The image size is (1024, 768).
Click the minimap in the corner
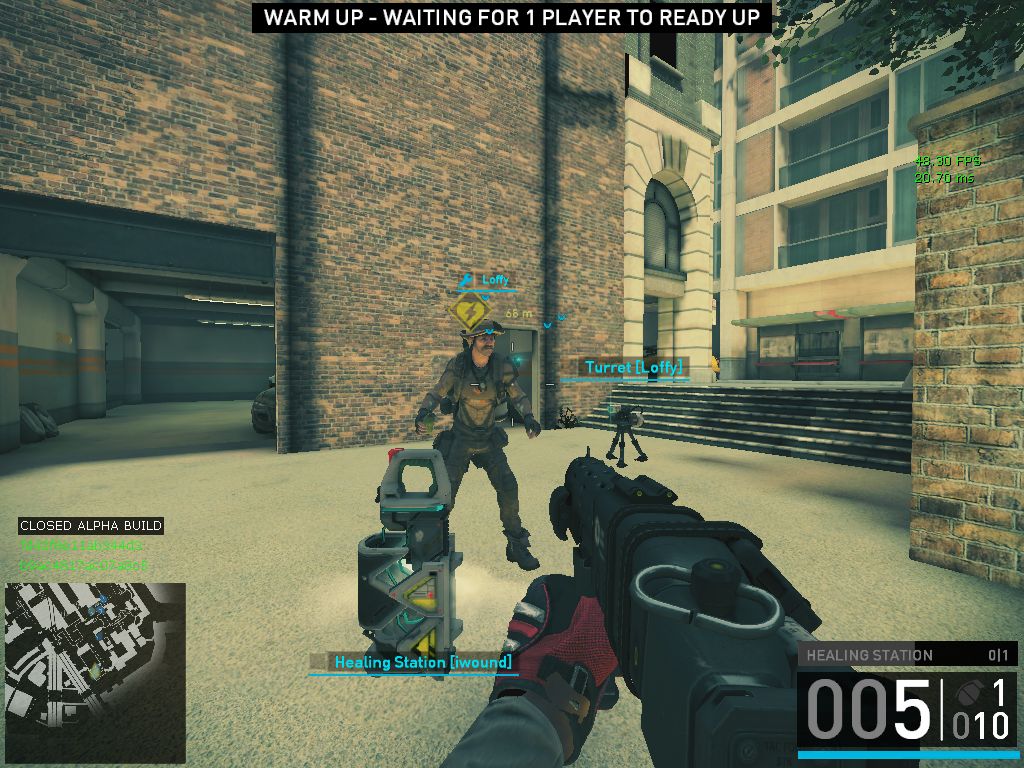(95, 673)
